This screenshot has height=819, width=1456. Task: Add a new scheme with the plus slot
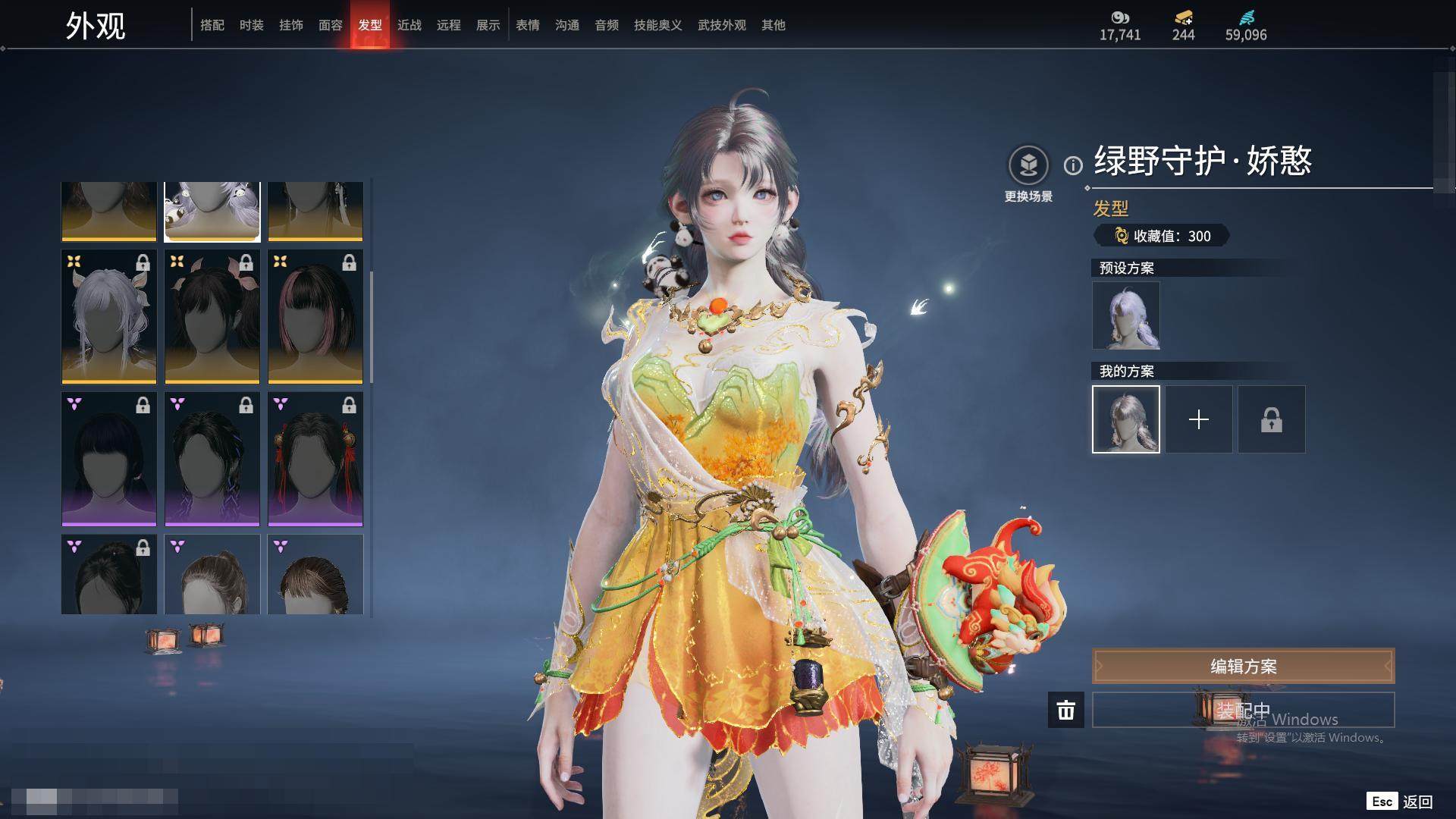coord(1198,419)
